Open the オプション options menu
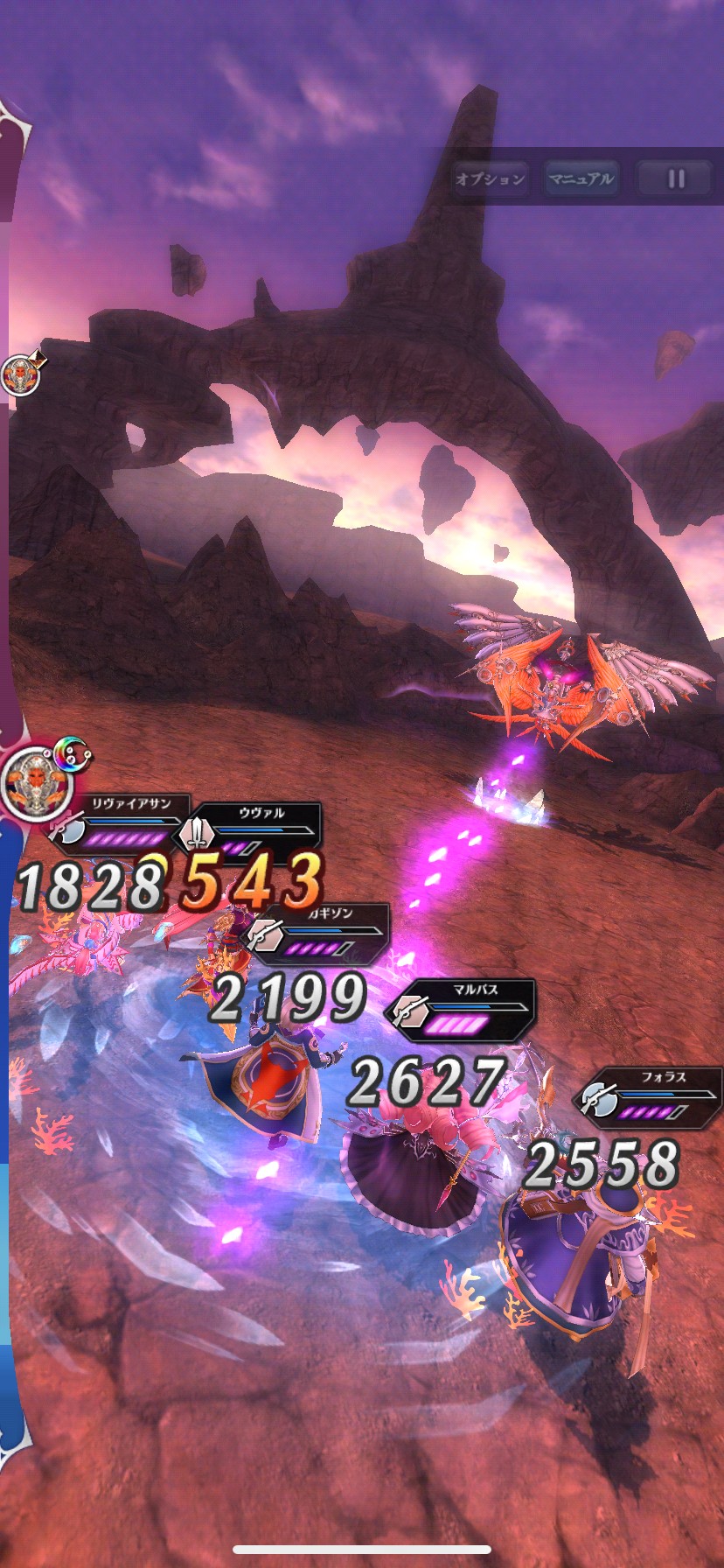724x1568 pixels. (491, 179)
